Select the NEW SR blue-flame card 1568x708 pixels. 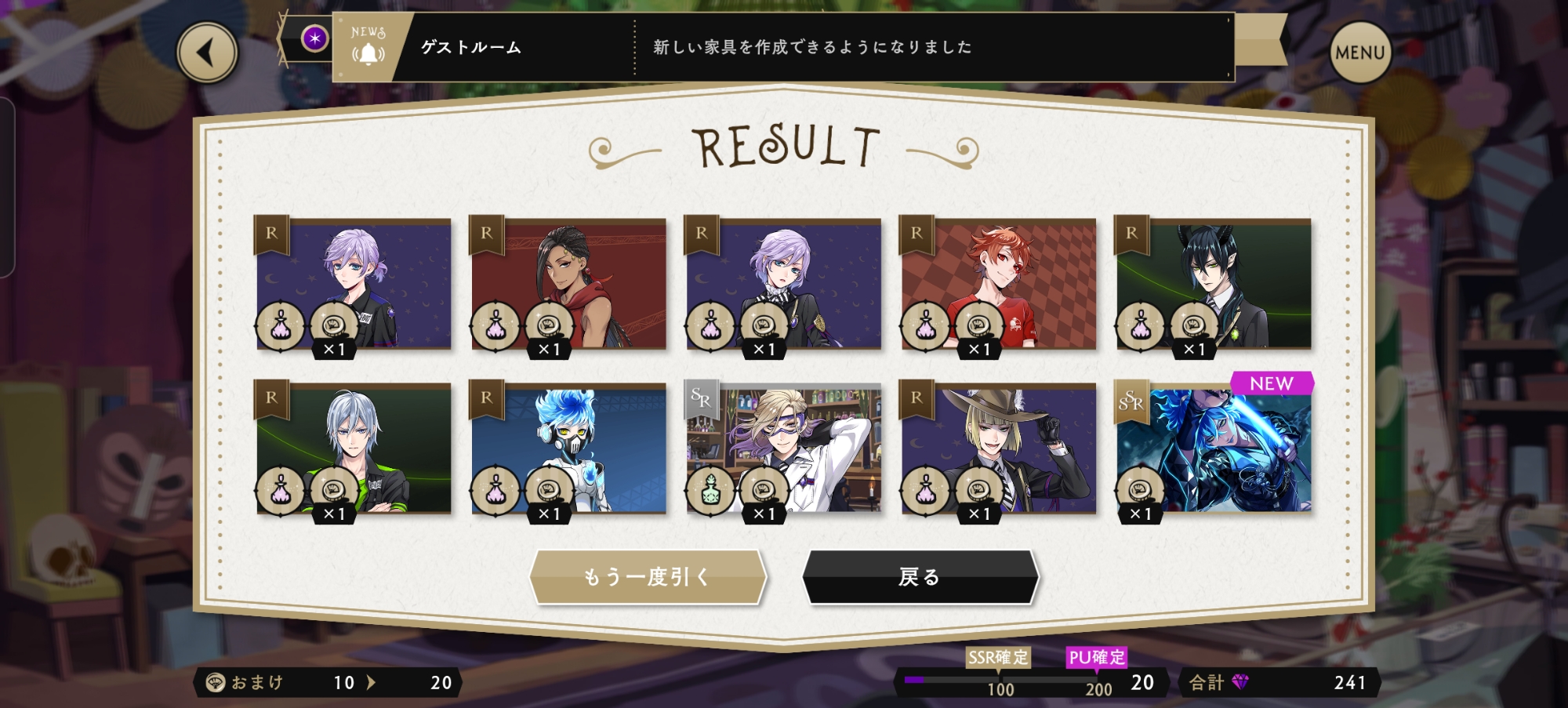point(1213,448)
